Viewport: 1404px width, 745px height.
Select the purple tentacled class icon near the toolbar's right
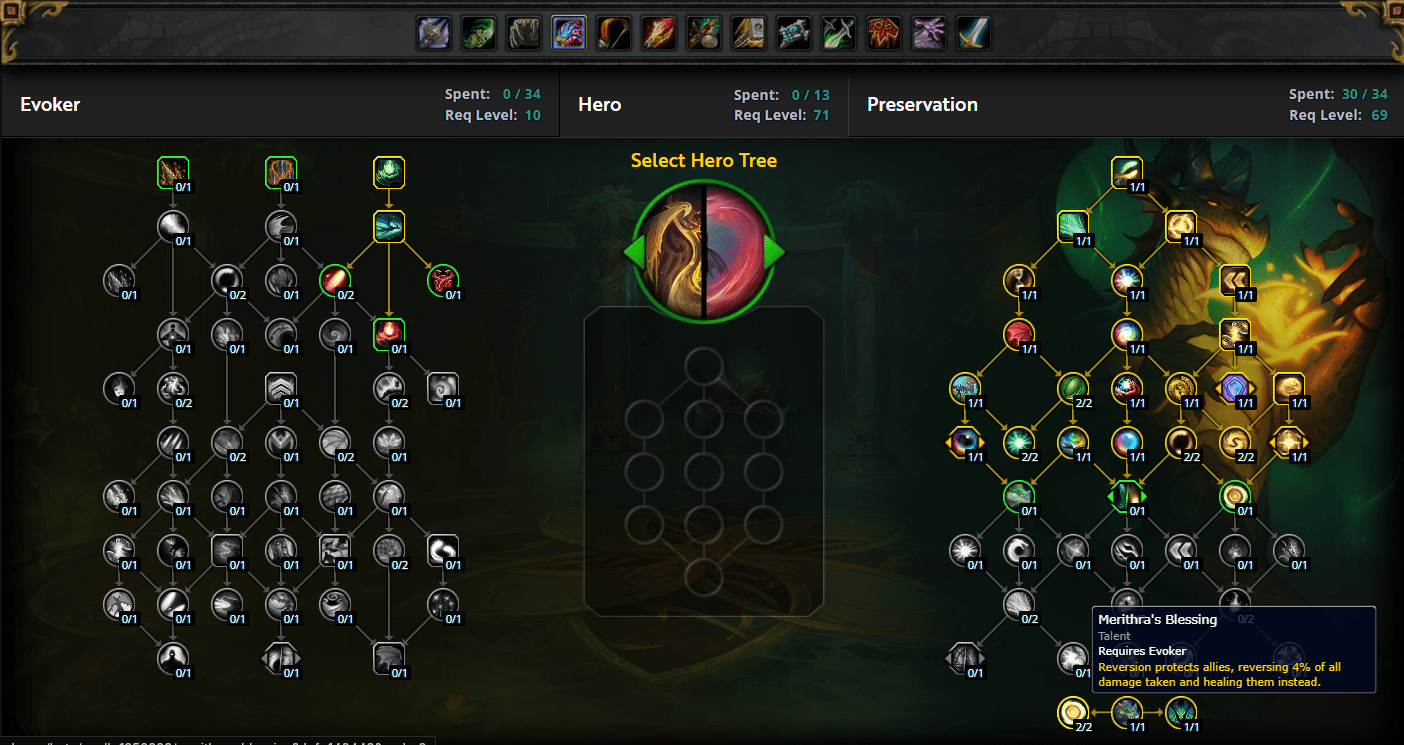click(928, 32)
